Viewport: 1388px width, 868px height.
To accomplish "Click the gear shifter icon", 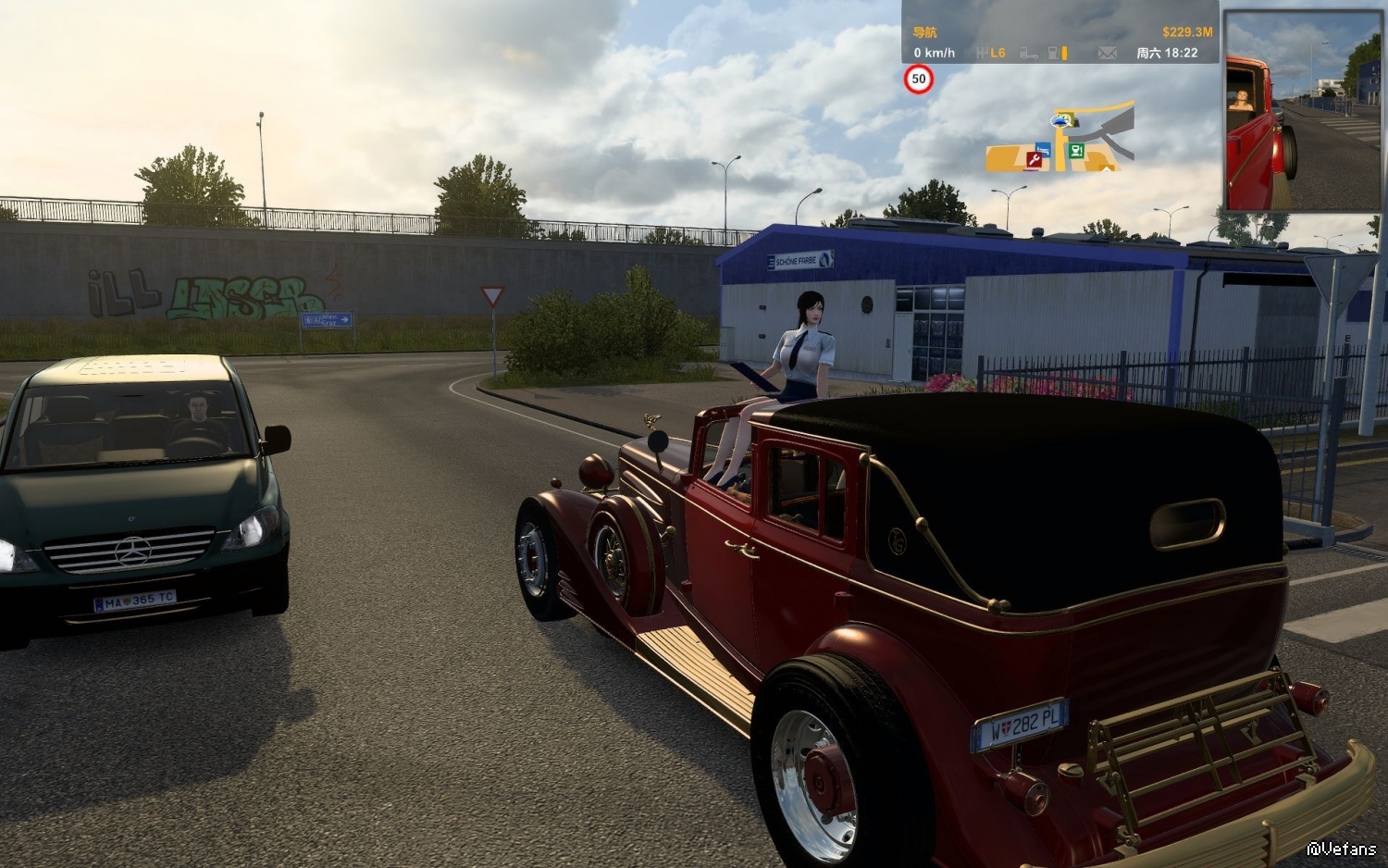I will point(983,54).
